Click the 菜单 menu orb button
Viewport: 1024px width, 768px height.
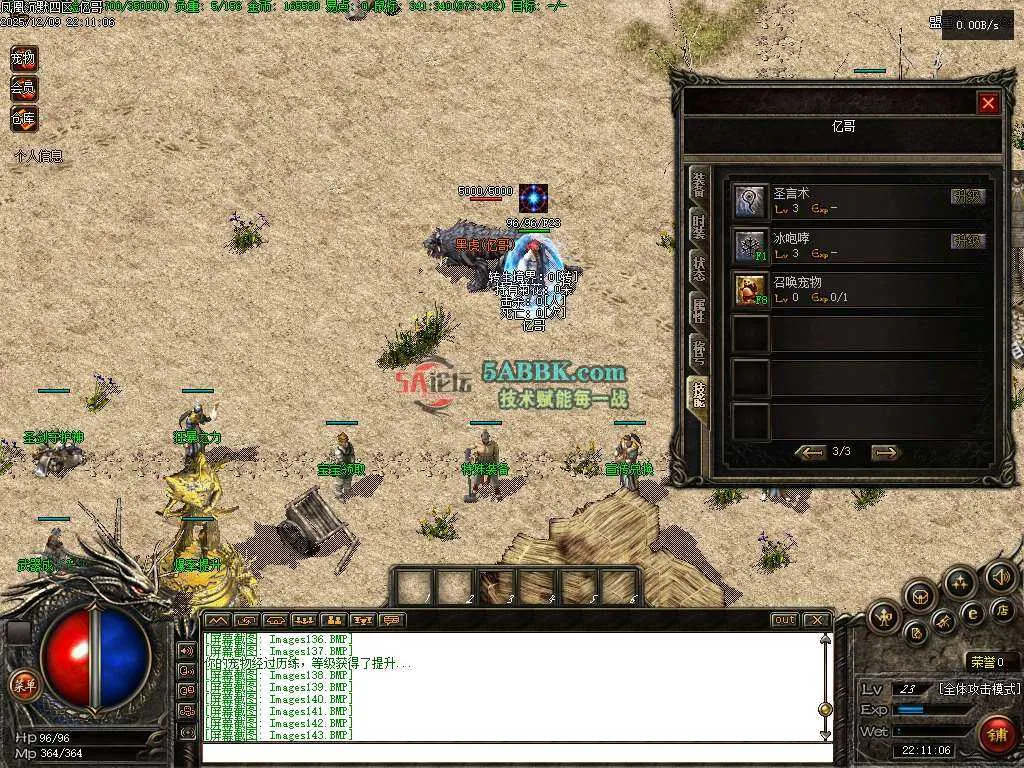click(x=22, y=686)
